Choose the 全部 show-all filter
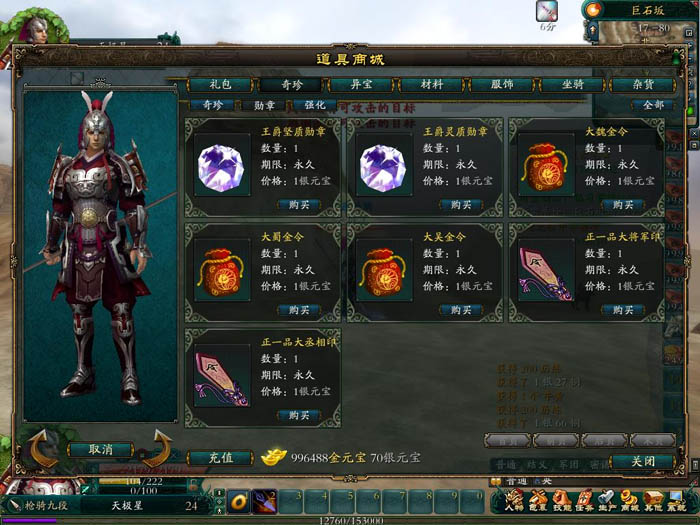 pos(654,105)
